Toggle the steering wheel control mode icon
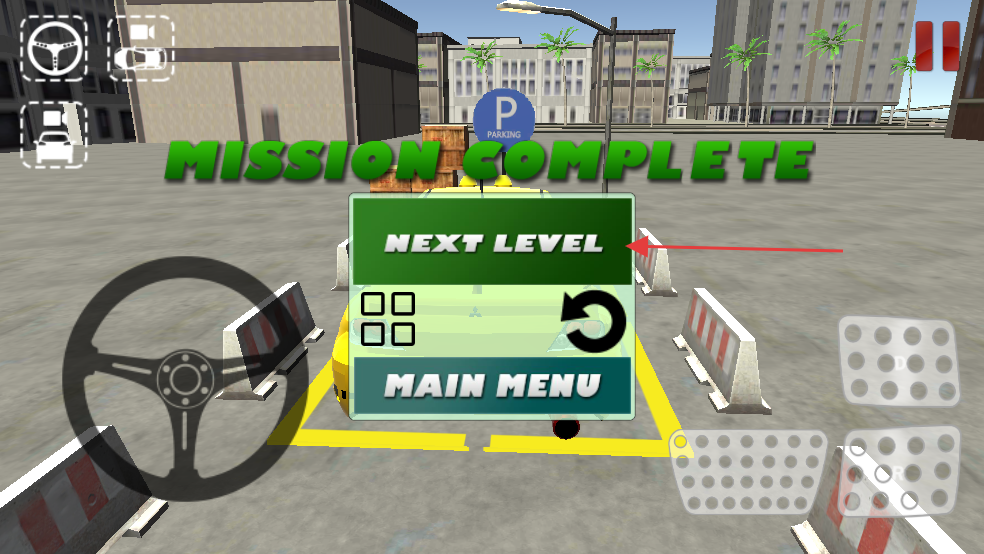Image resolution: width=984 pixels, height=554 pixels. (x=53, y=48)
